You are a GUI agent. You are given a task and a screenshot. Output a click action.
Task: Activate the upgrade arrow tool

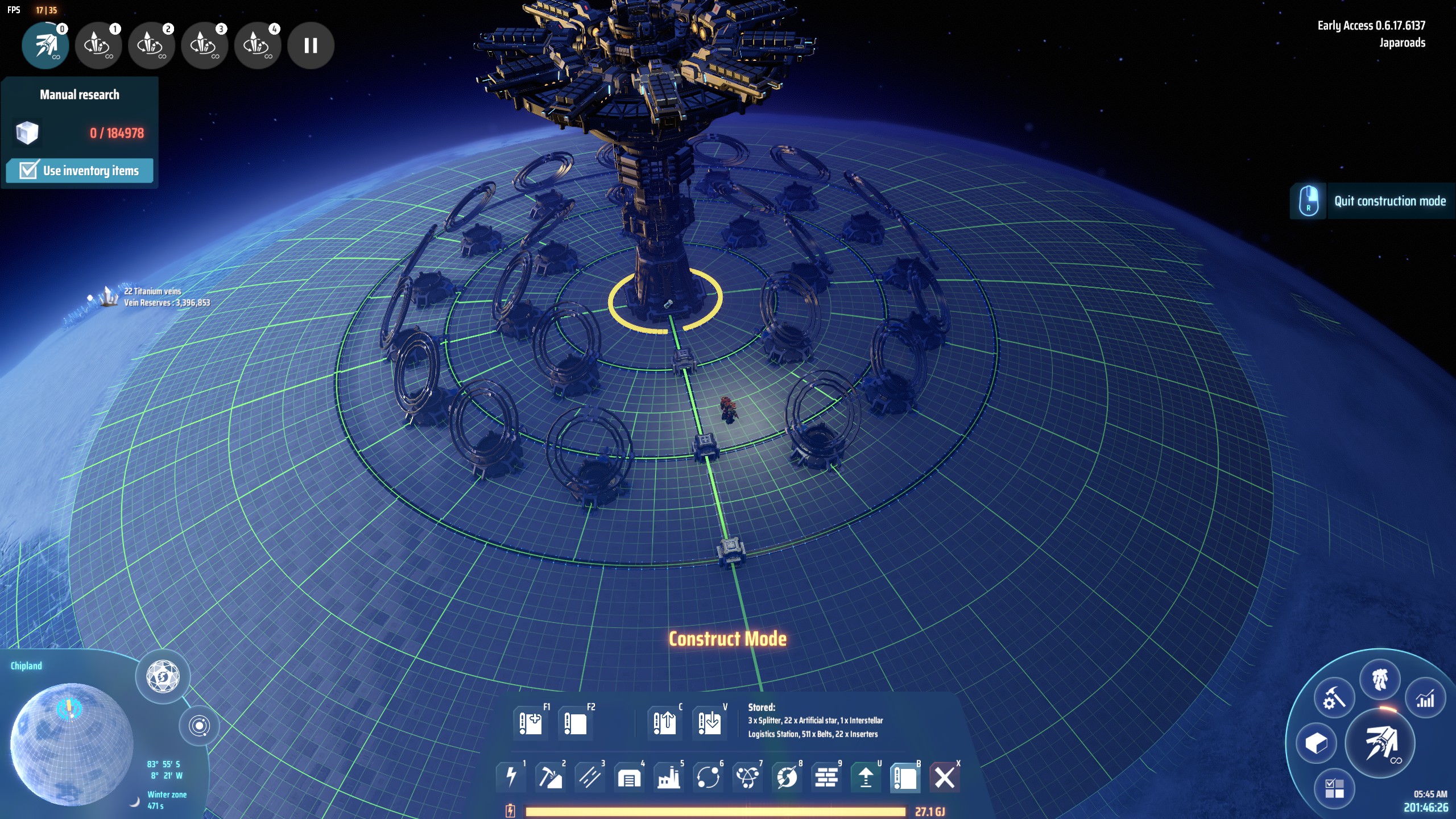866,776
